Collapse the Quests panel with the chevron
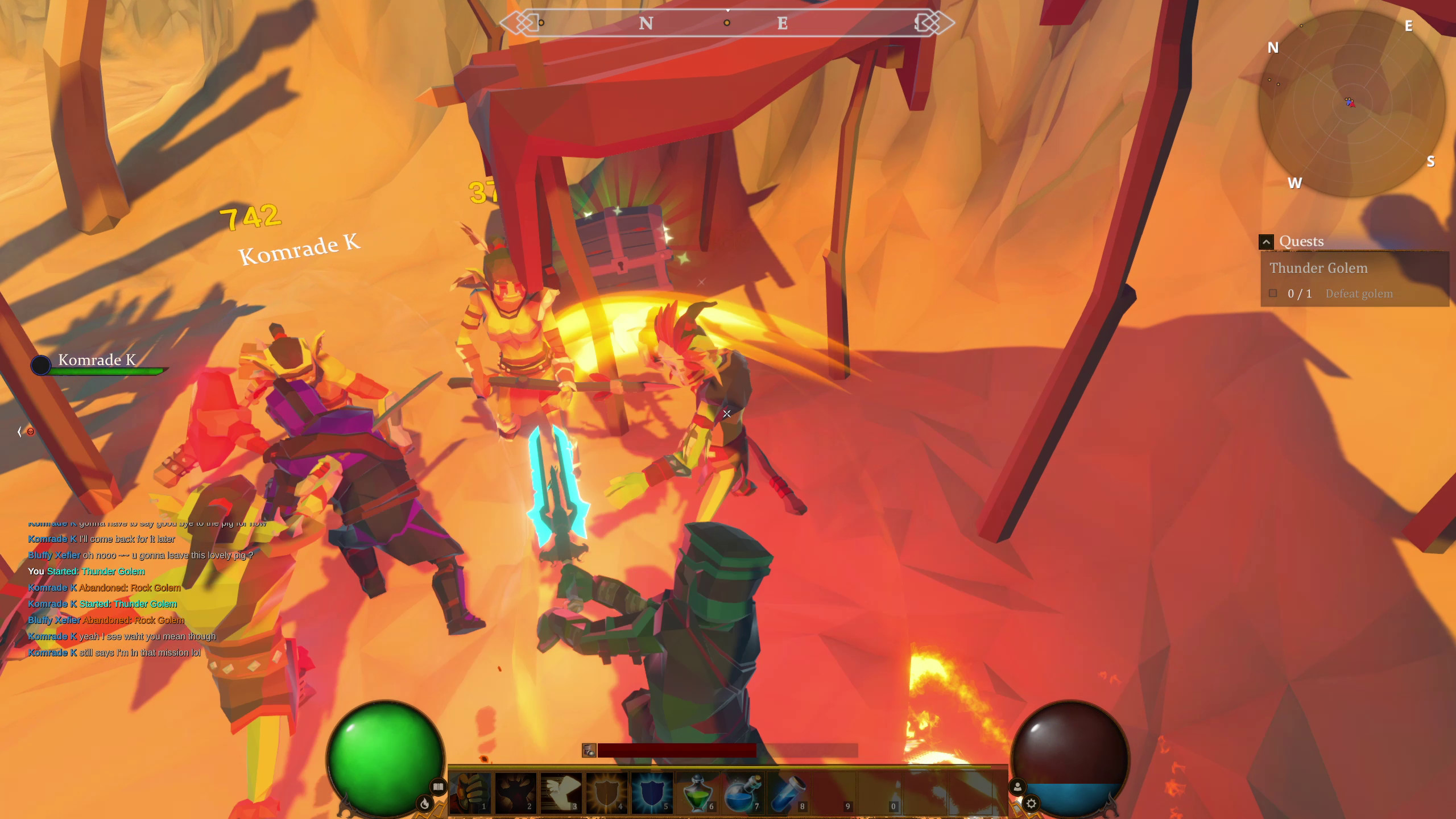Viewport: 1456px width, 819px height. pyautogui.click(x=1267, y=241)
